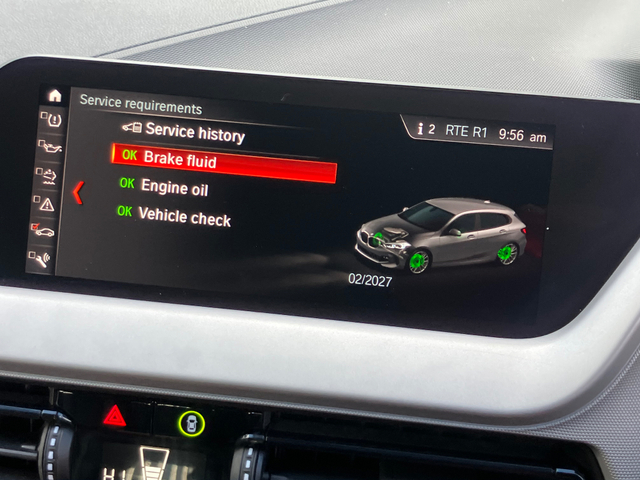
Task: Open the tyre pressure monitor icon
Action: tap(53, 120)
